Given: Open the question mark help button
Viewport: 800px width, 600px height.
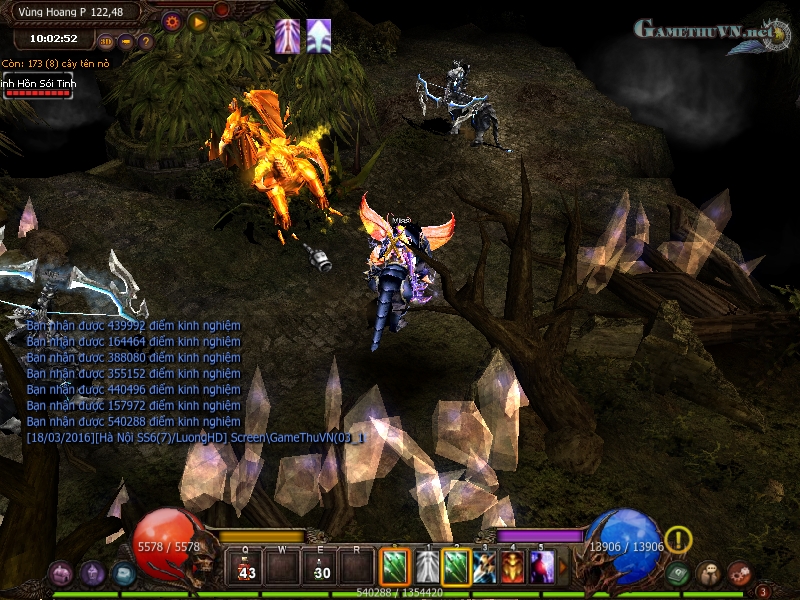Looking at the screenshot, I should point(146,42).
